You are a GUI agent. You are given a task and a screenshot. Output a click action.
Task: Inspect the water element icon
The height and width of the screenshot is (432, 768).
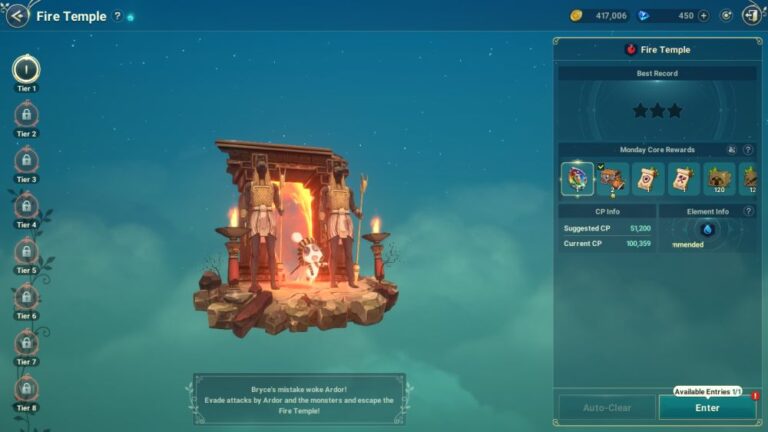707,230
